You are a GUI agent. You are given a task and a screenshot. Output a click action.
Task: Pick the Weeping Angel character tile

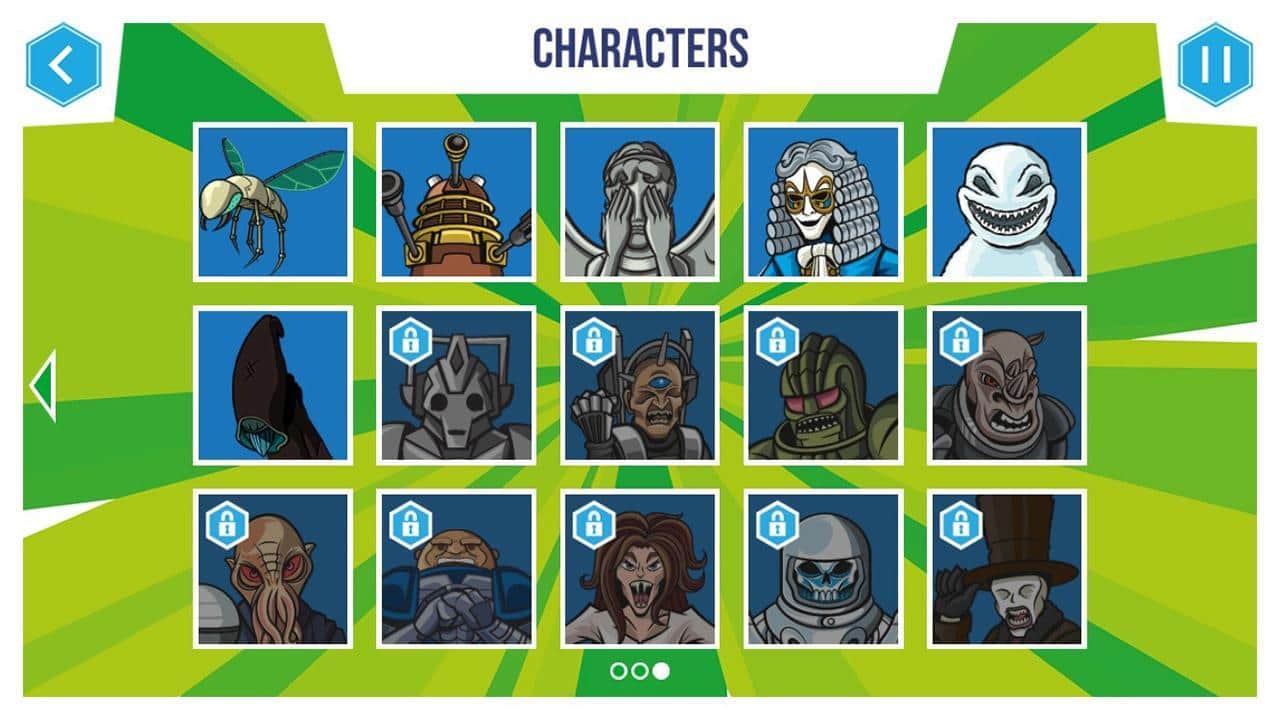click(x=640, y=202)
